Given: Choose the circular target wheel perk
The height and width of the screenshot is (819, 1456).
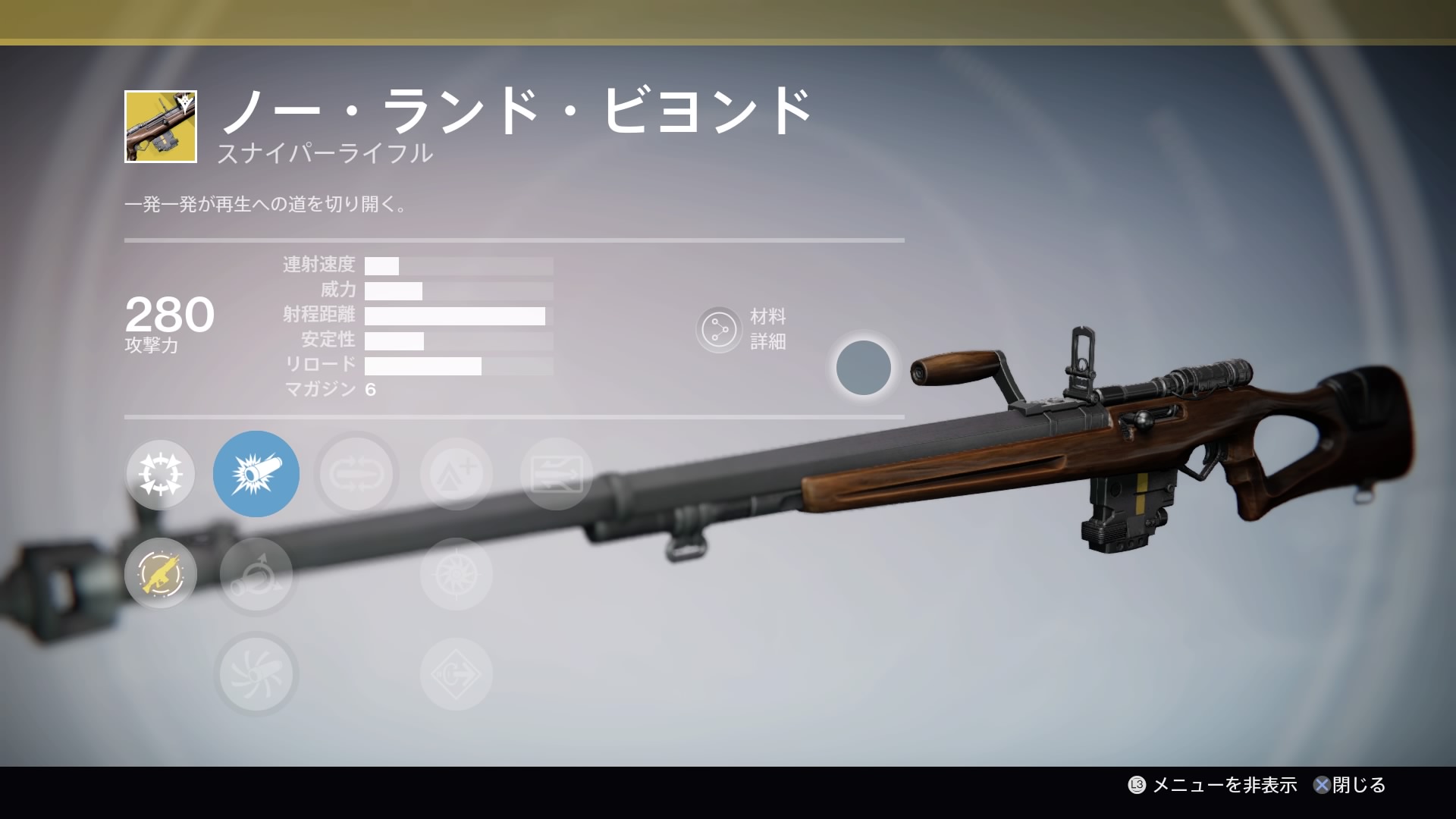Looking at the screenshot, I should [x=457, y=575].
